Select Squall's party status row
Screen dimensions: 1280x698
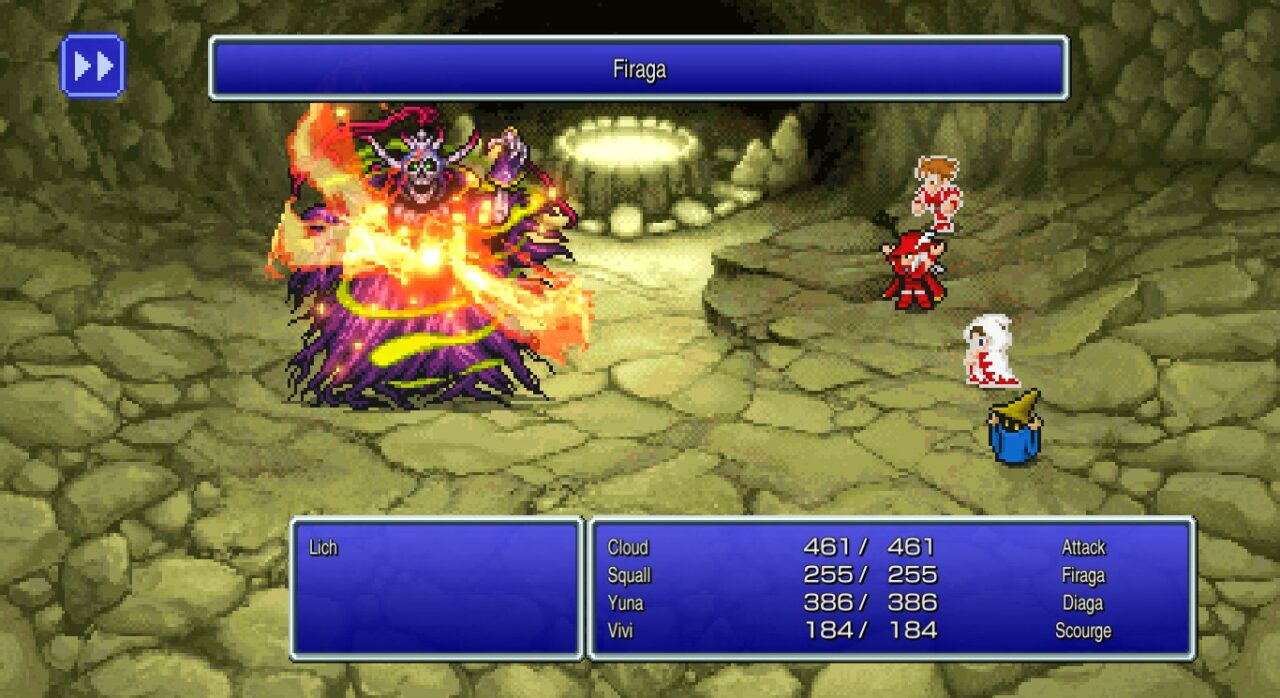(629, 575)
